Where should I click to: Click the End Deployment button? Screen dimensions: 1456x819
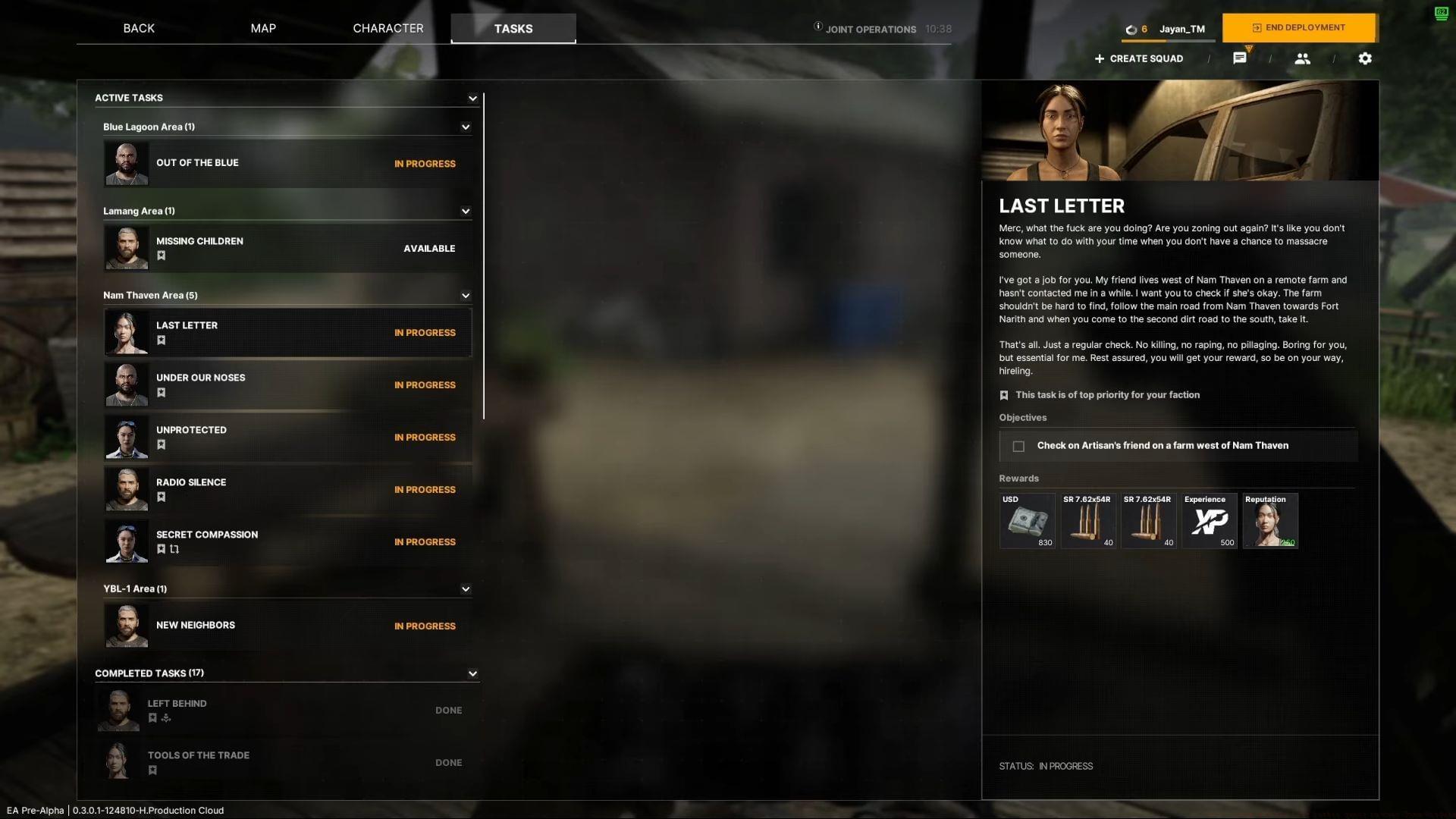coord(1299,28)
